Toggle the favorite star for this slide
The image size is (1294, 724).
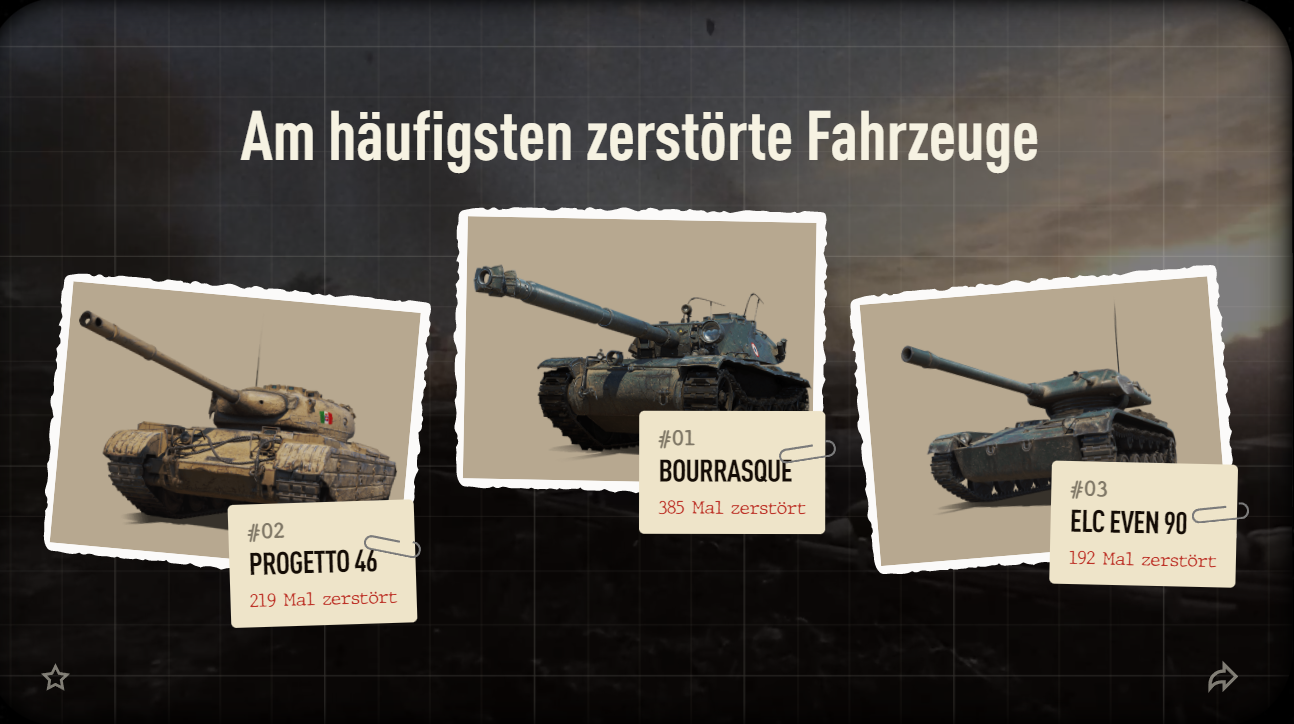pyautogui.click(x=57, y=678)
